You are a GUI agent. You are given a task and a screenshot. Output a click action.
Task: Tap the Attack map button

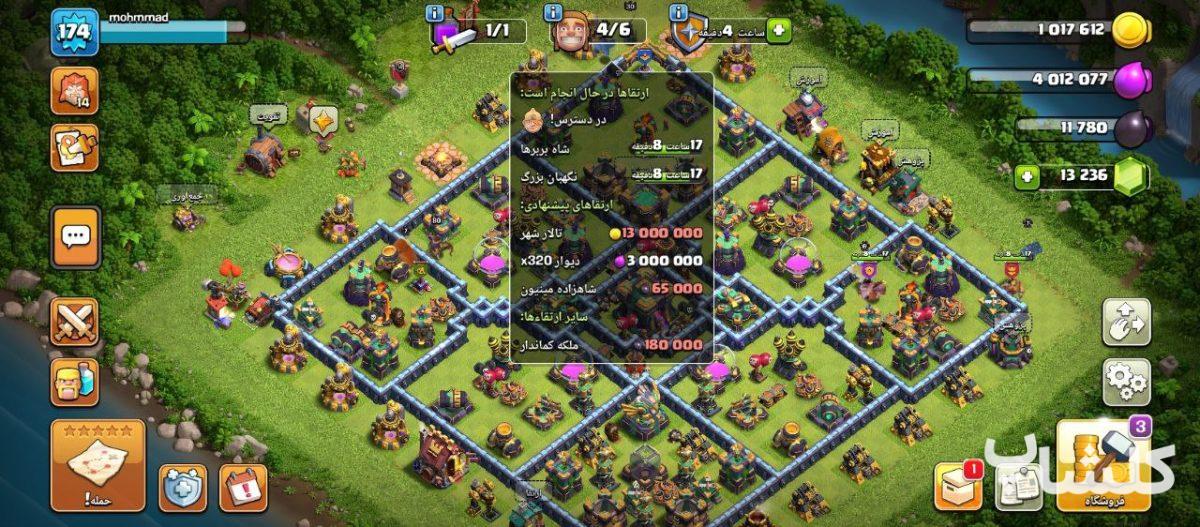point(98,464)
